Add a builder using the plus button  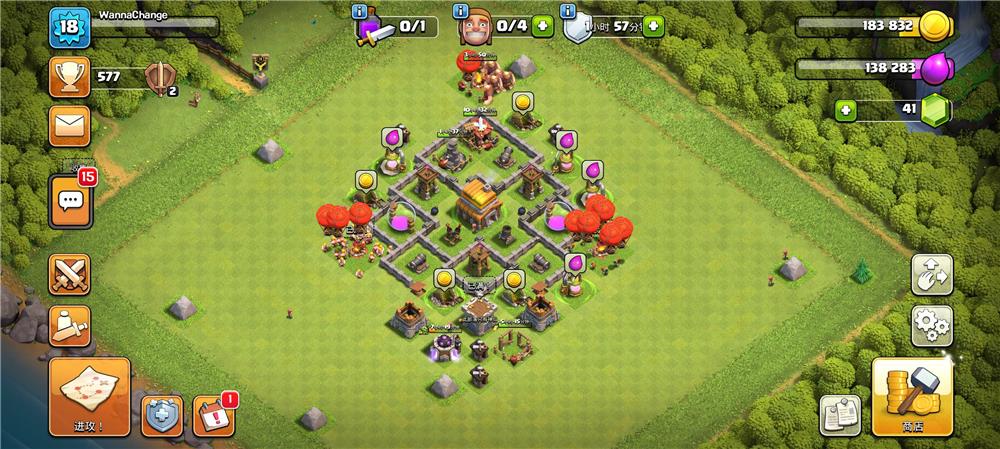(543, 26)
